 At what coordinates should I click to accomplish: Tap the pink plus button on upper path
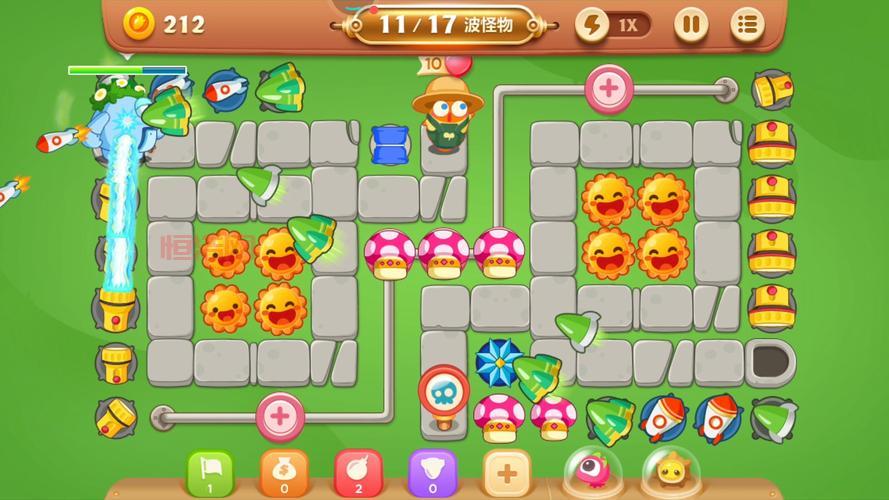tap(608, 87)
